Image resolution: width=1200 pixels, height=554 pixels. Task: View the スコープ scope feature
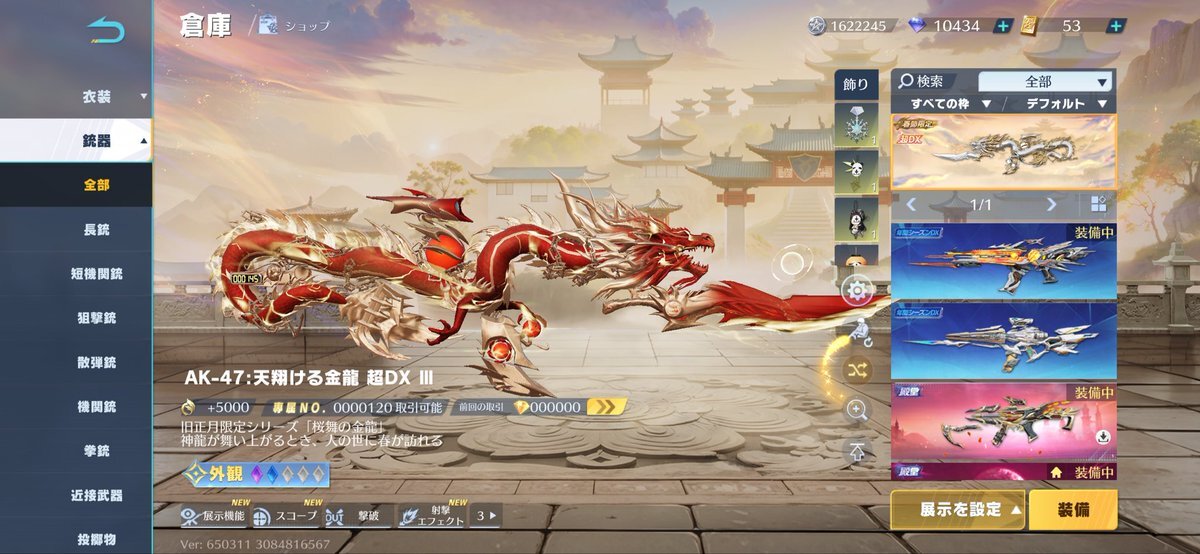(x=286, y=516)
